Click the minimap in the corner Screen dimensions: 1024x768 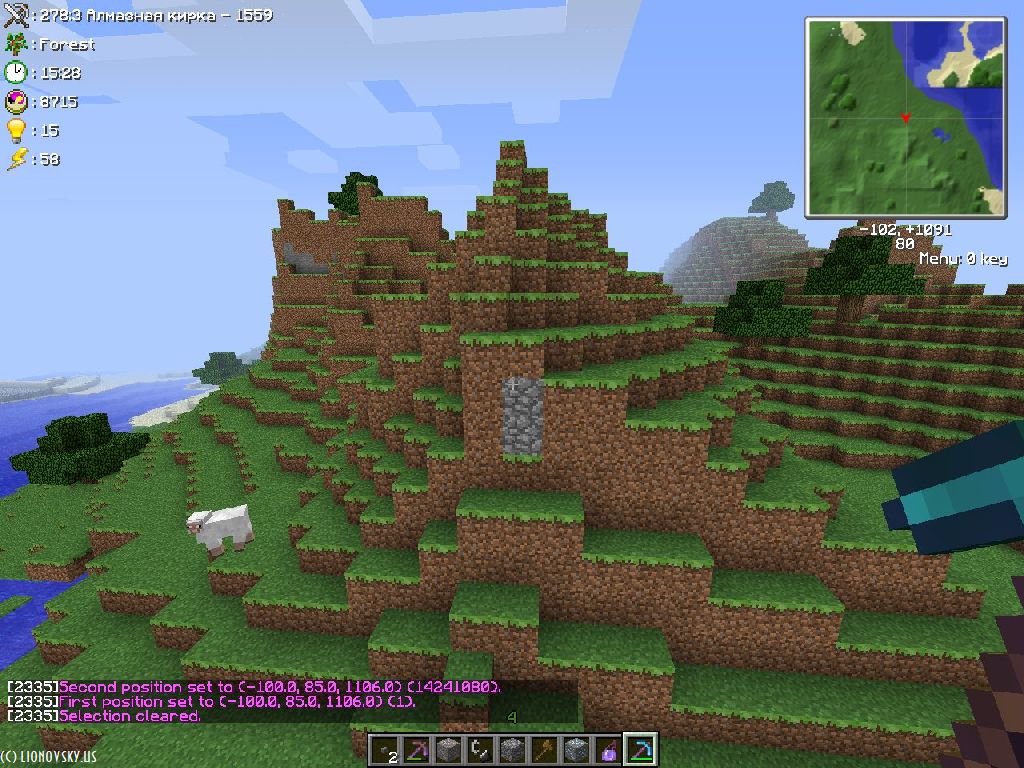coord(905,117)
